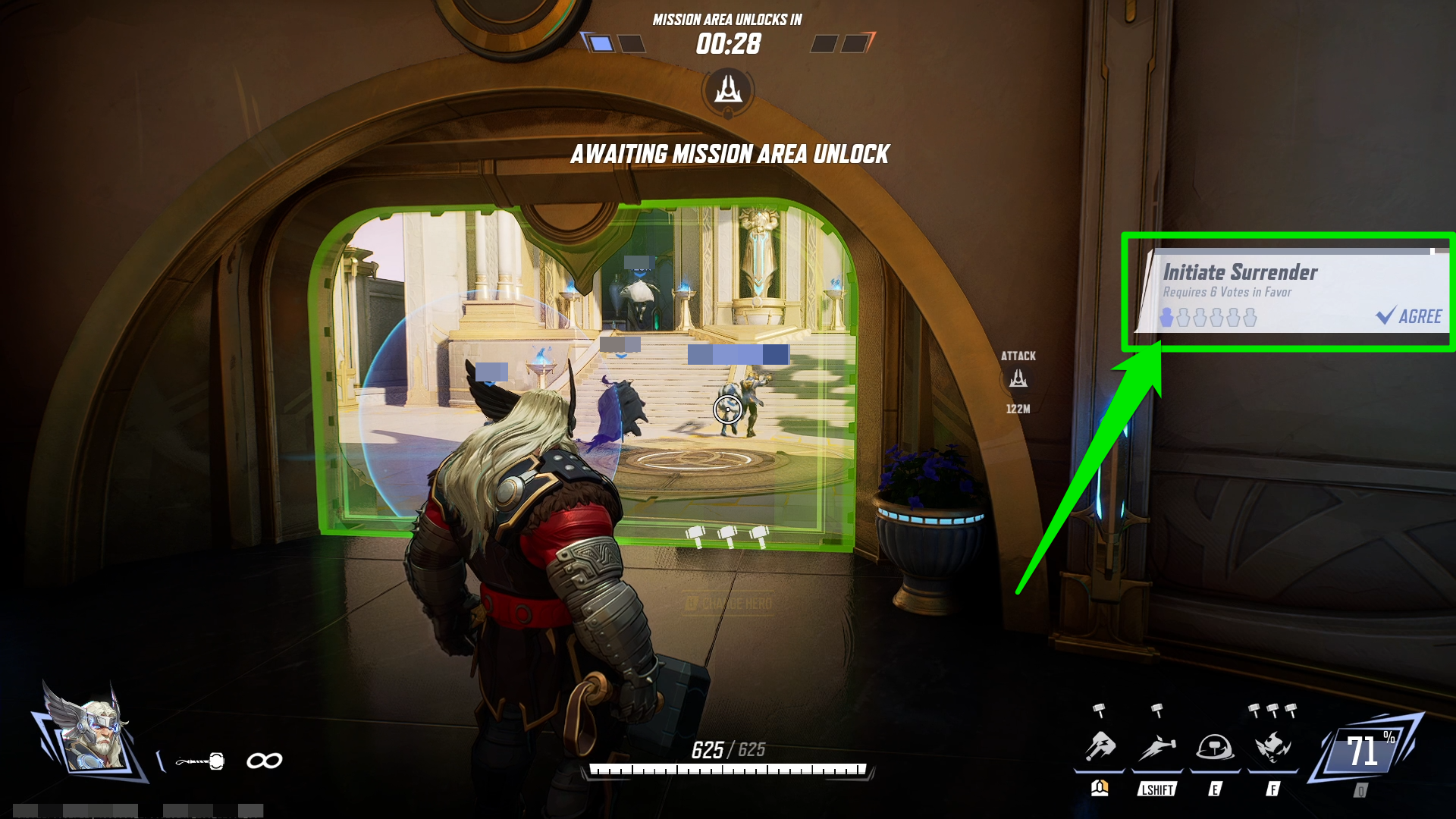This screenshot has width=1456, height=819.
Task: Click AGREE on the surrender vote
Action: 1409,316
